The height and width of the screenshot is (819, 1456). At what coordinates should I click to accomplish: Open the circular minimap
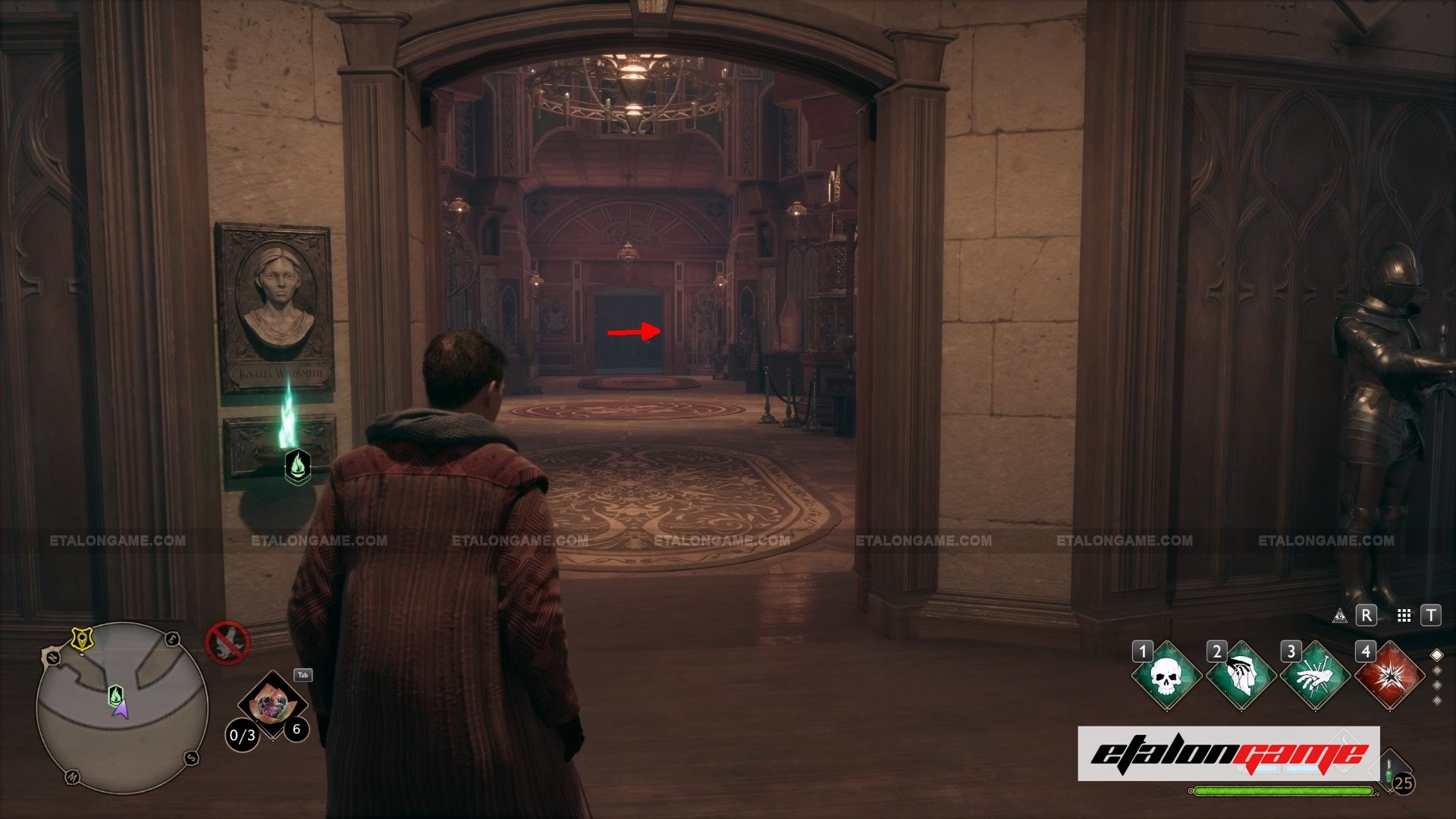coord(122,707)
